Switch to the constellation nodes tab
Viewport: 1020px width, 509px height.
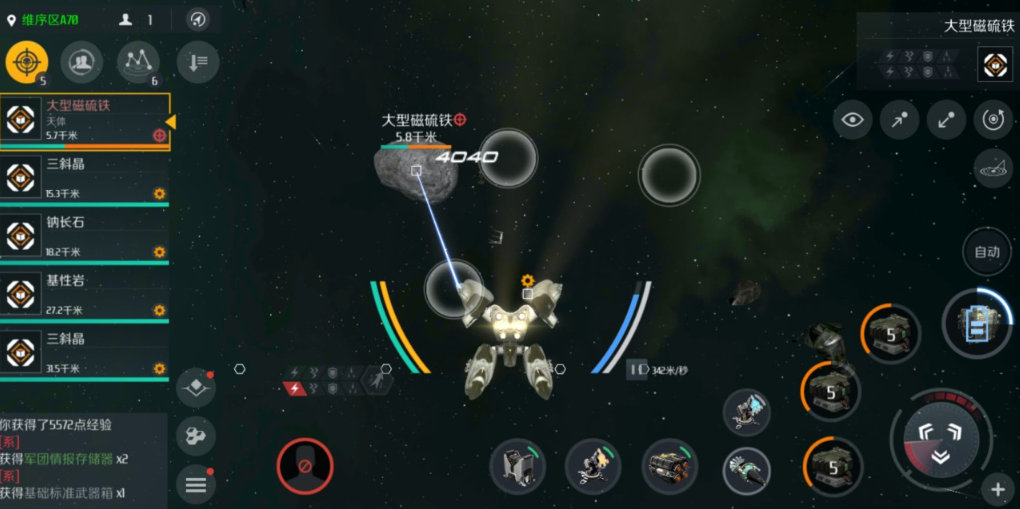tap(138, 63)
